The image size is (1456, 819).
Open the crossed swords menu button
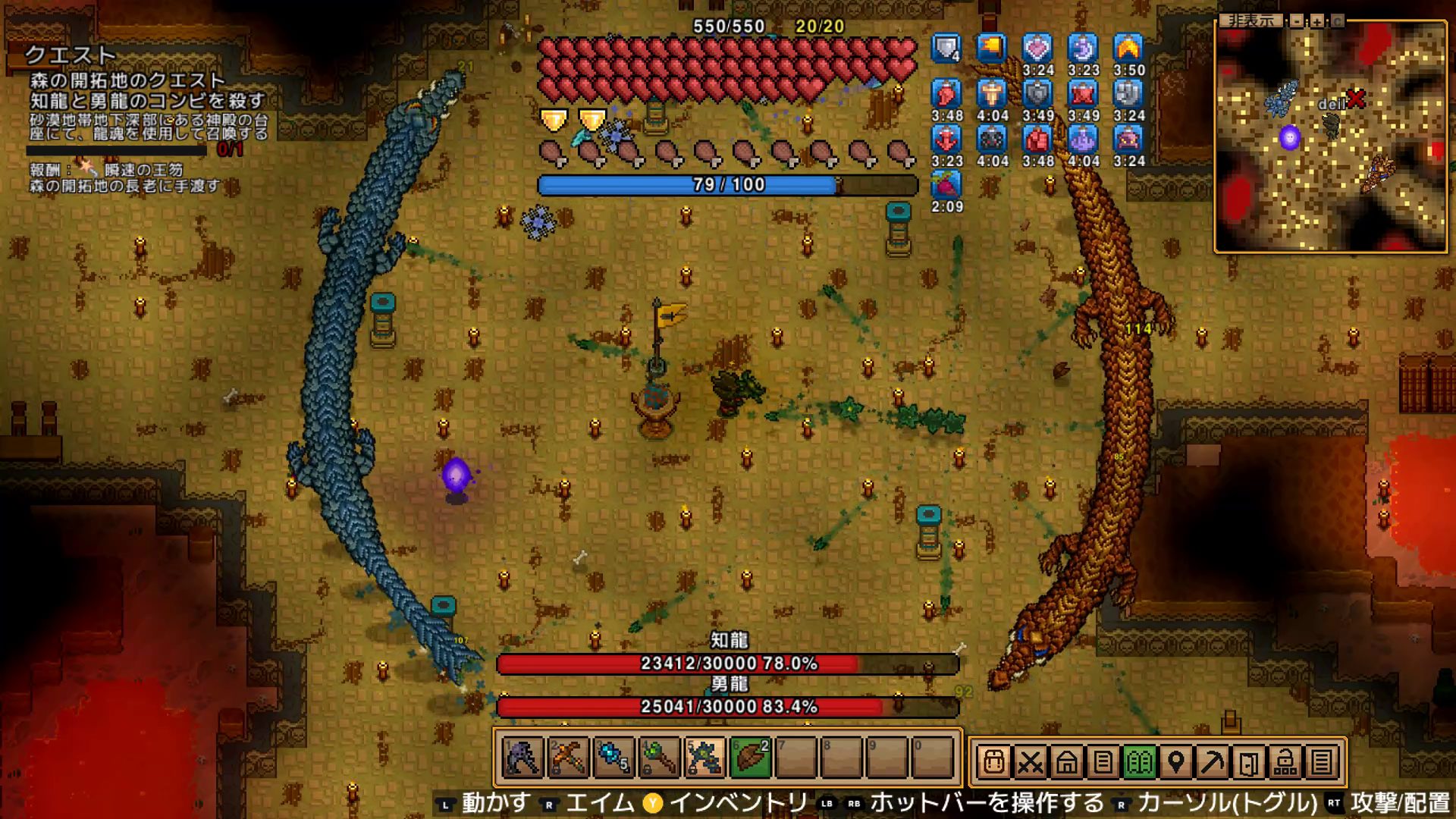[x=1030, y=761]
